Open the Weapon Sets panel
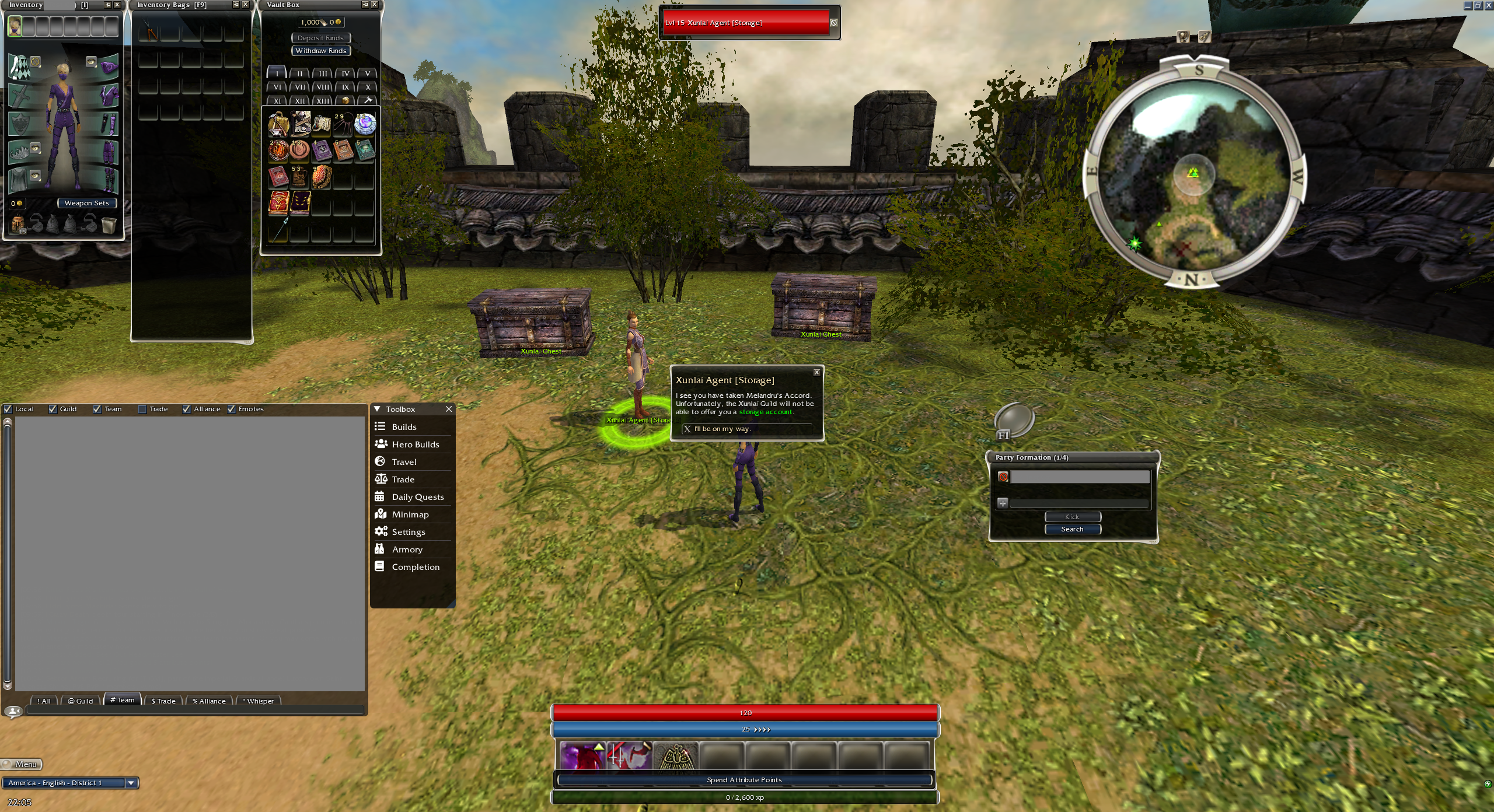 pos(86,203)
